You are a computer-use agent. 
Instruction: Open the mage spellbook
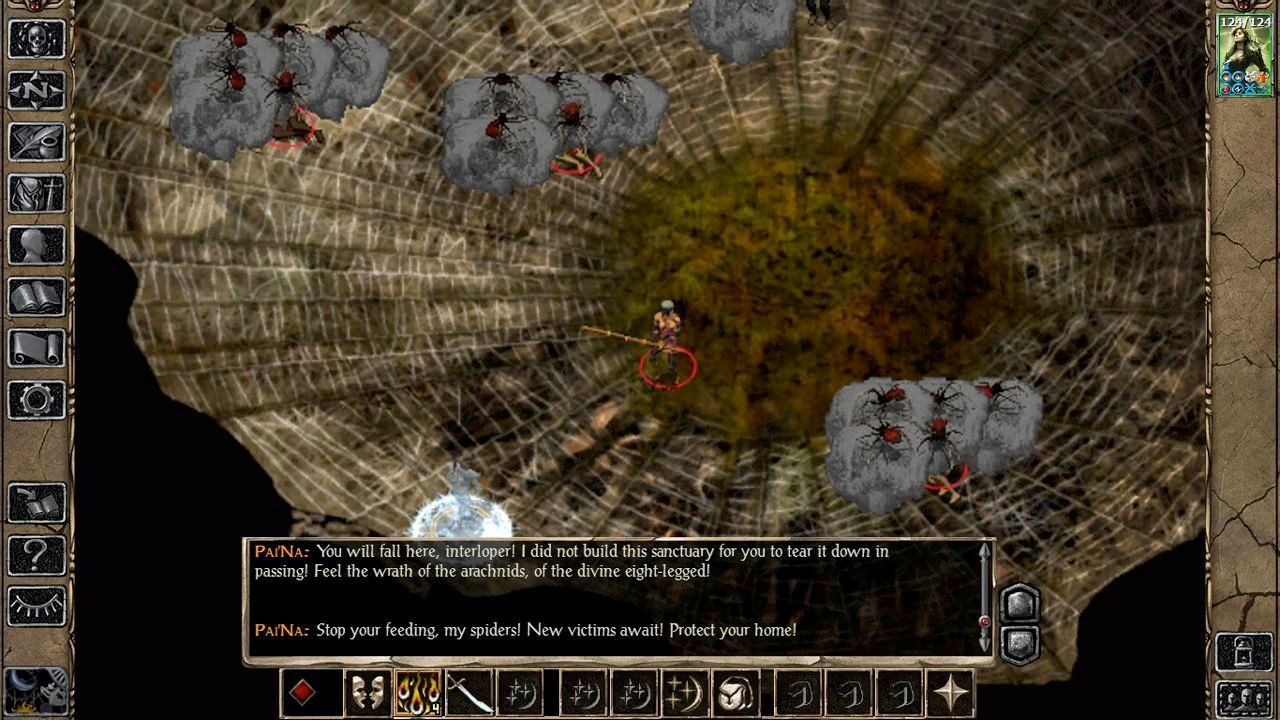[37, 297]
